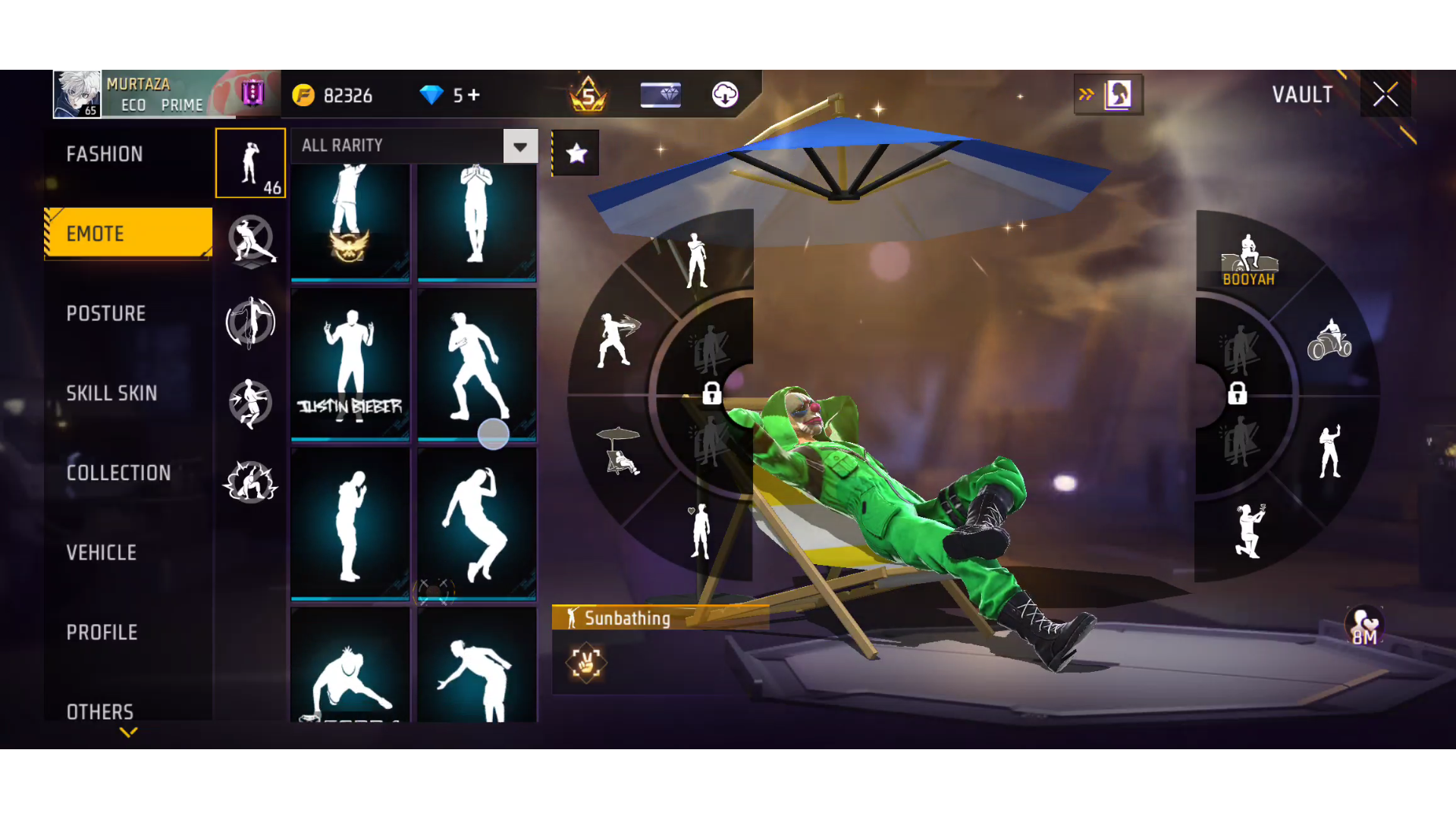Open the Vehicle category
Image resolution: width=1456 pixels, height=819 pixels.
[102, 552]
